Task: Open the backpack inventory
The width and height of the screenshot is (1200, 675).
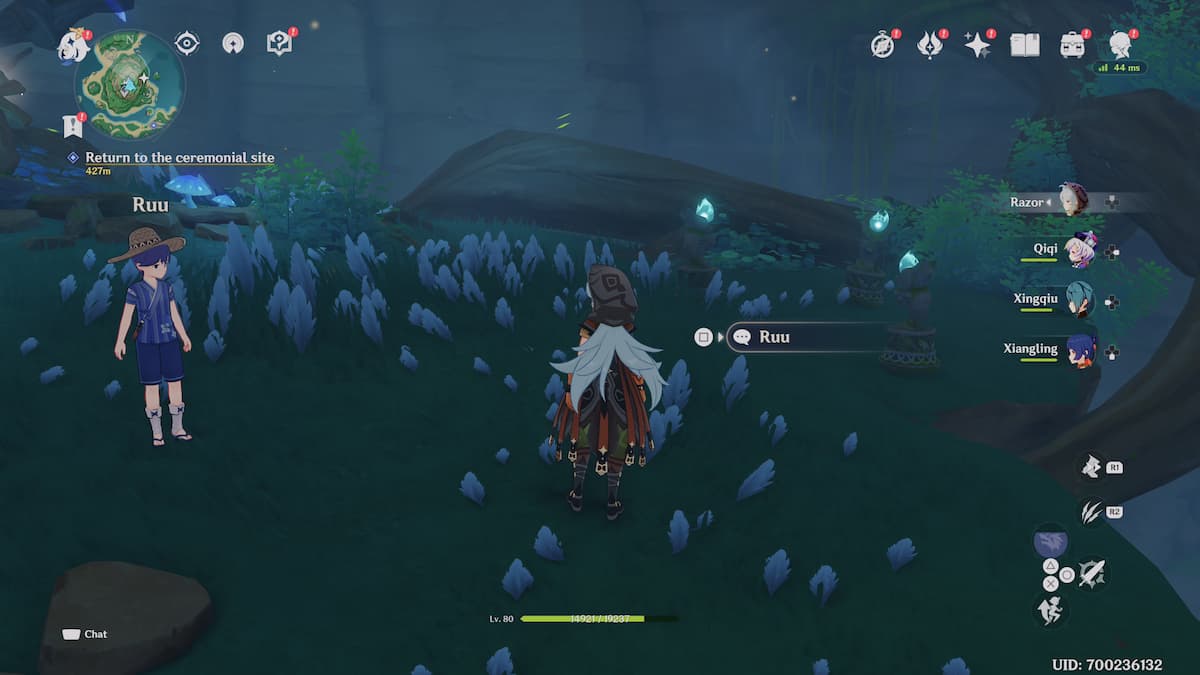Action: pyautogui.click(x=1073, y=45)
